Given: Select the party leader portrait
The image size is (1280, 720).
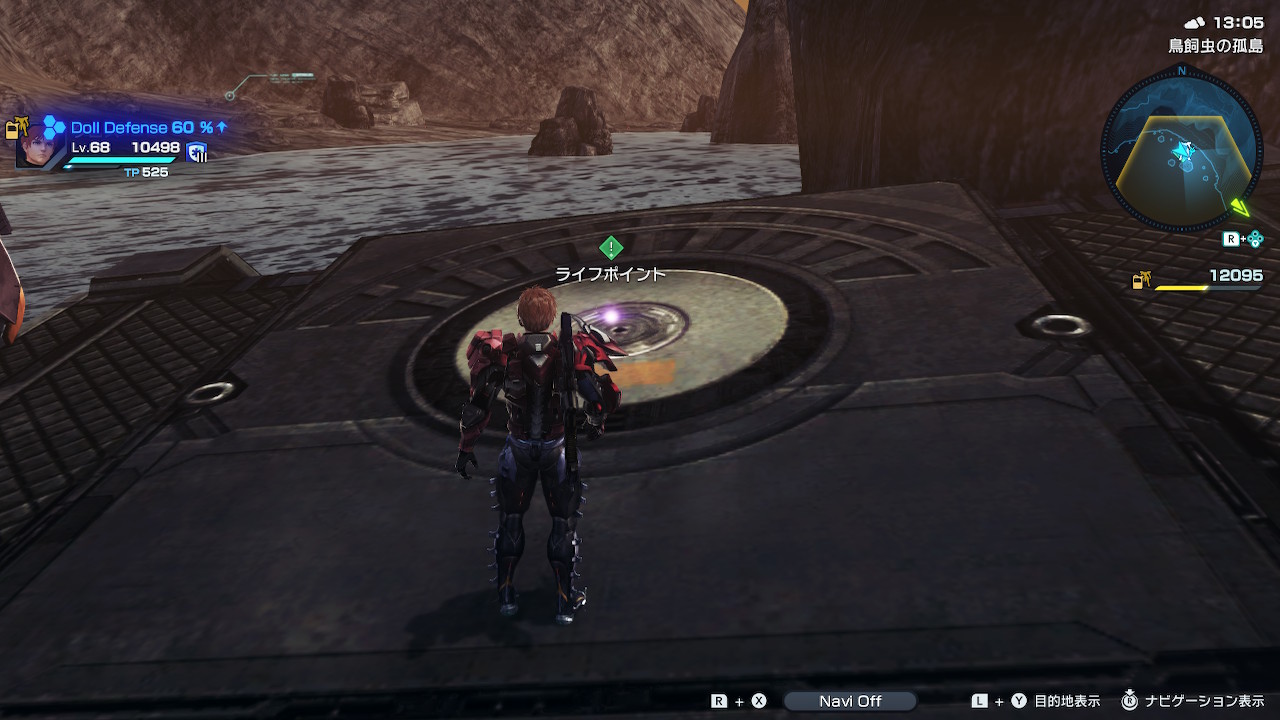Looking at the screenshot, I should pyautogui.click(x=35, y=147).
